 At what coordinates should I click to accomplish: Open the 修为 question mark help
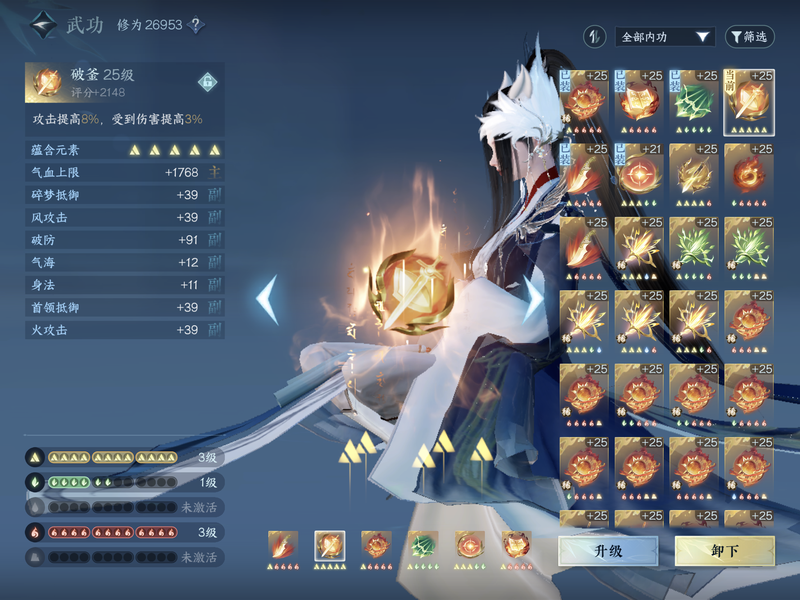click(x=197, y=25)
